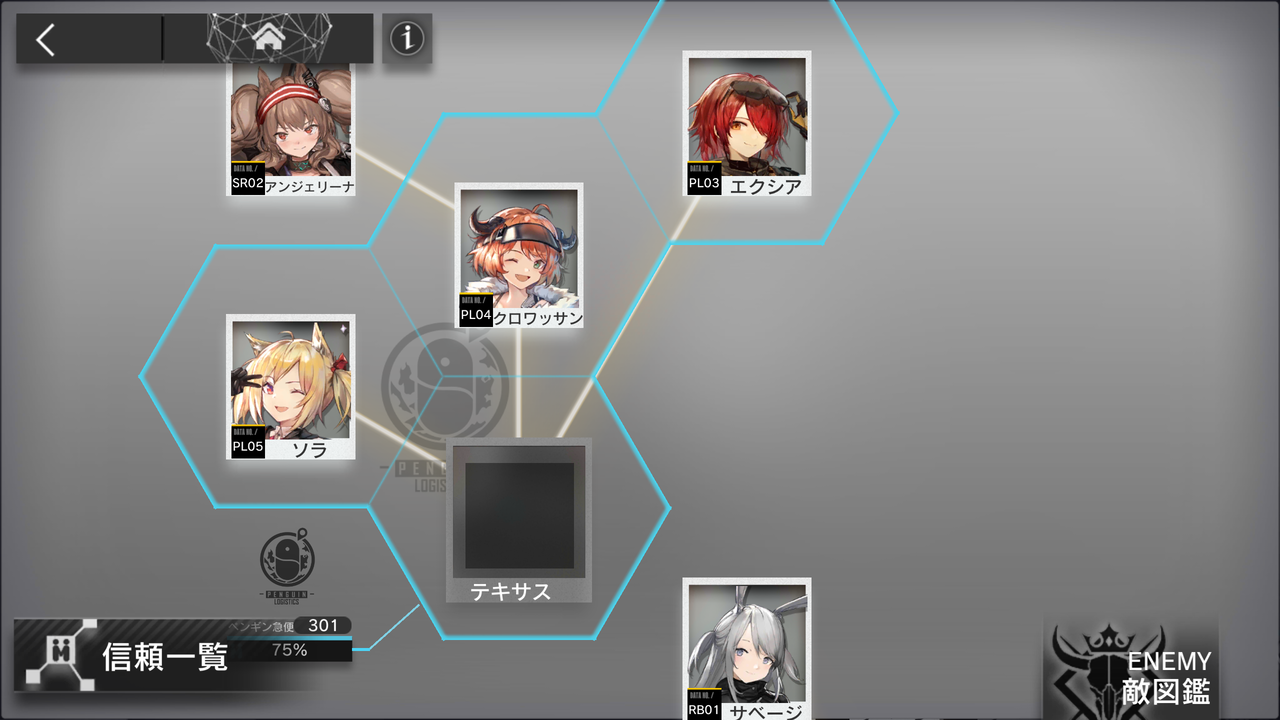Select Croissant's PL04 portrait
Screen dimensions: 1280x720
[x=519, y=250]
